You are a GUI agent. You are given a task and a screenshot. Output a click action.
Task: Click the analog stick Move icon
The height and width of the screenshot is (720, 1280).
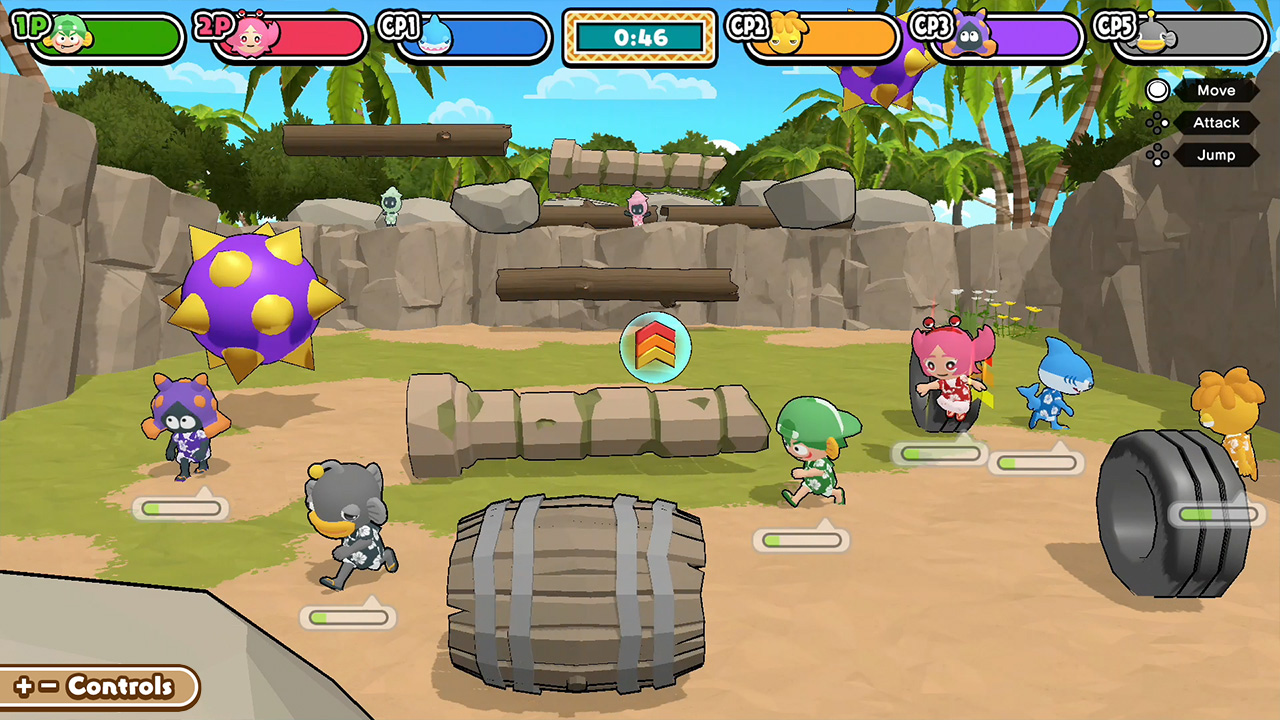(1157, 91)
